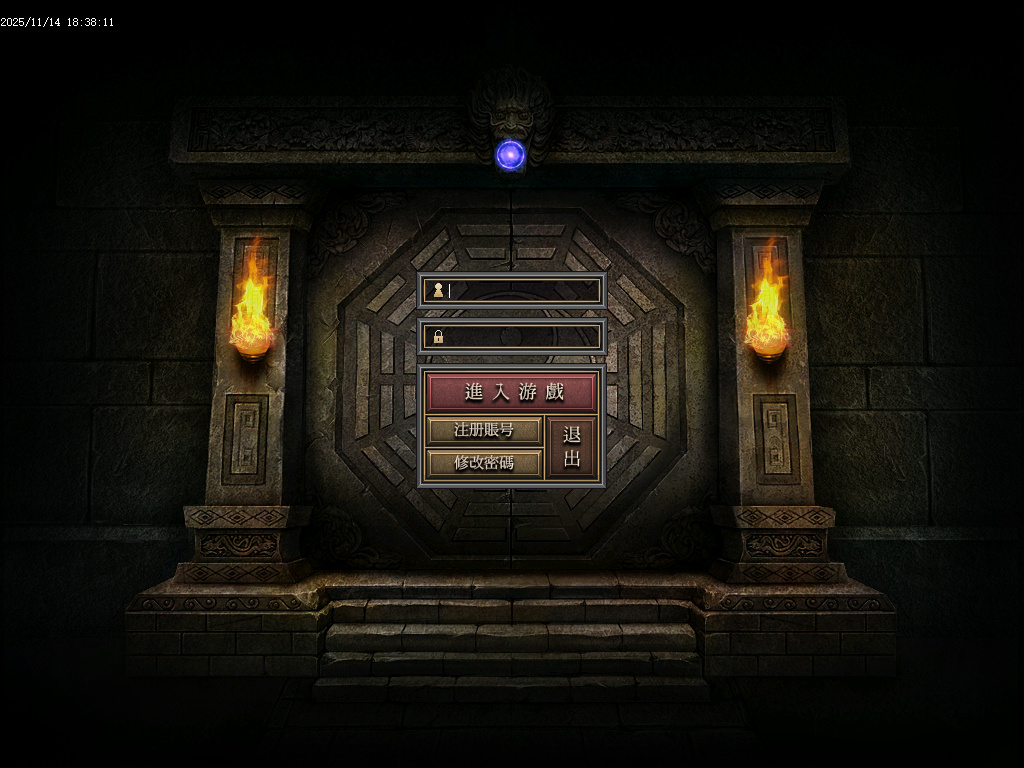
Task: Choose 修改密碼 to change password
Action: pos(484,463)
